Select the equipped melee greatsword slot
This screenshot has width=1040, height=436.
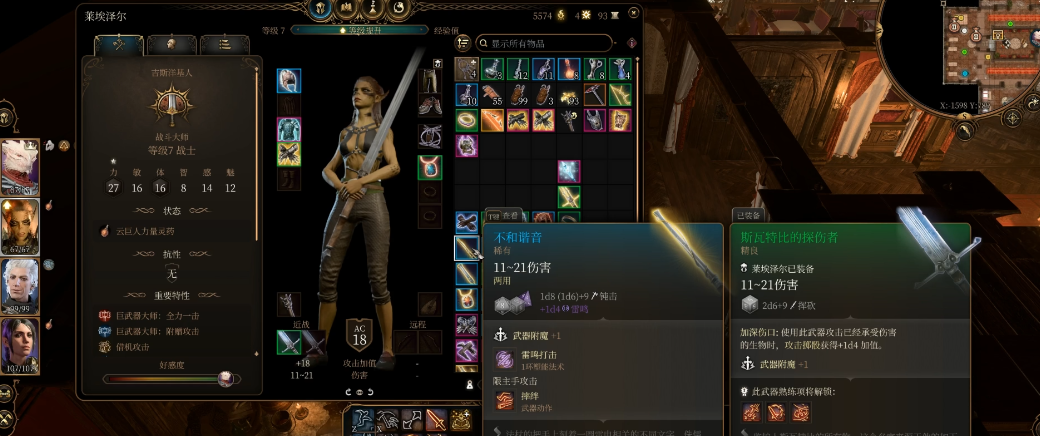(289, 343)
